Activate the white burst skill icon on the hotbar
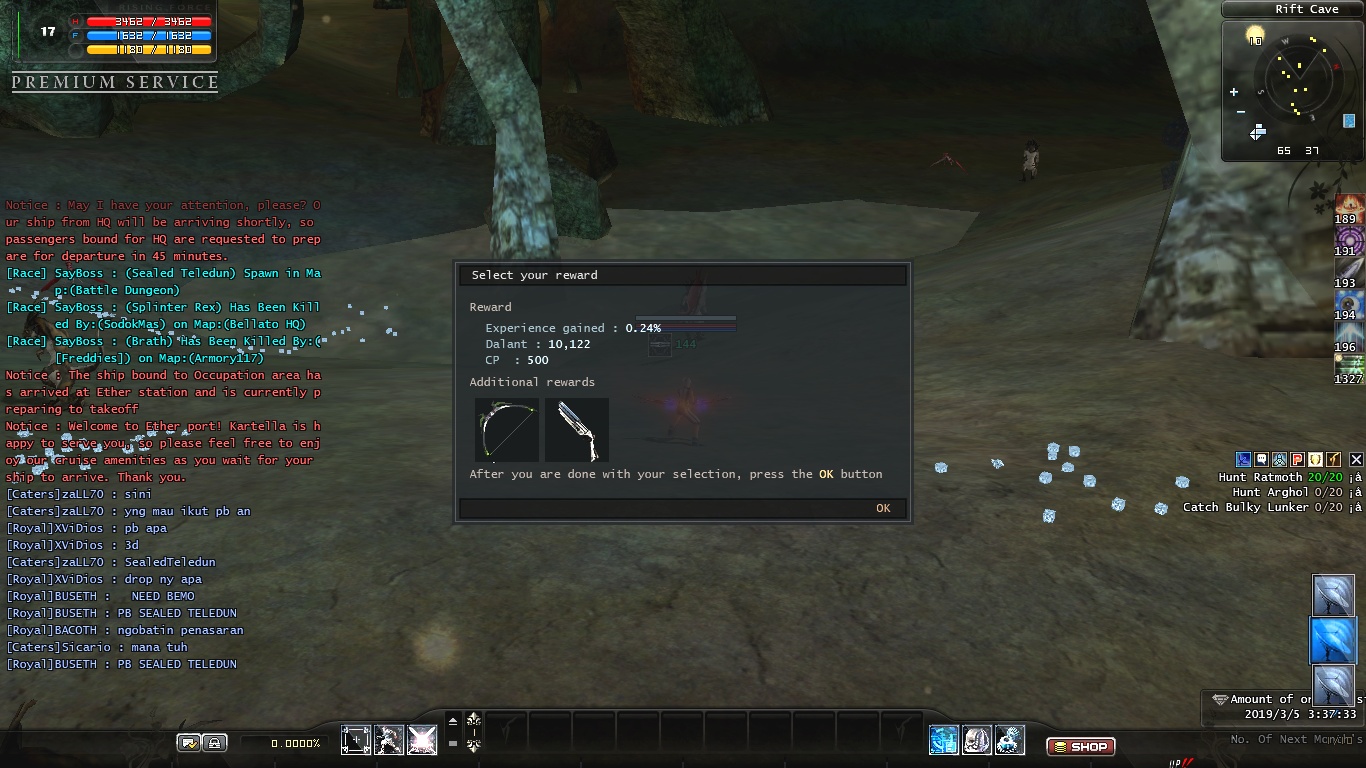The width and height of the screenshot is (1366, 768). [x=423, y=740]
